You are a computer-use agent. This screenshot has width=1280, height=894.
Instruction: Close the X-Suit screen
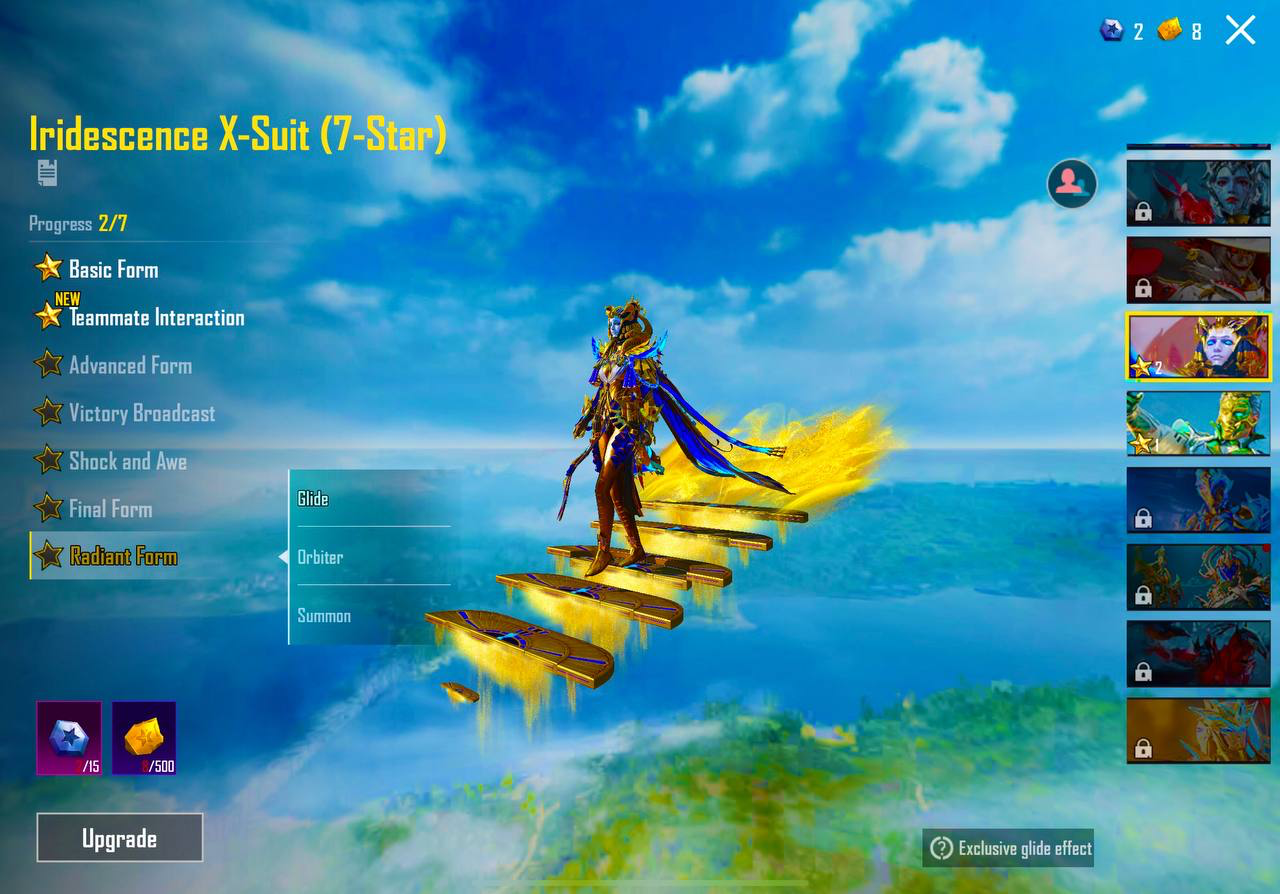[1240, 30]
